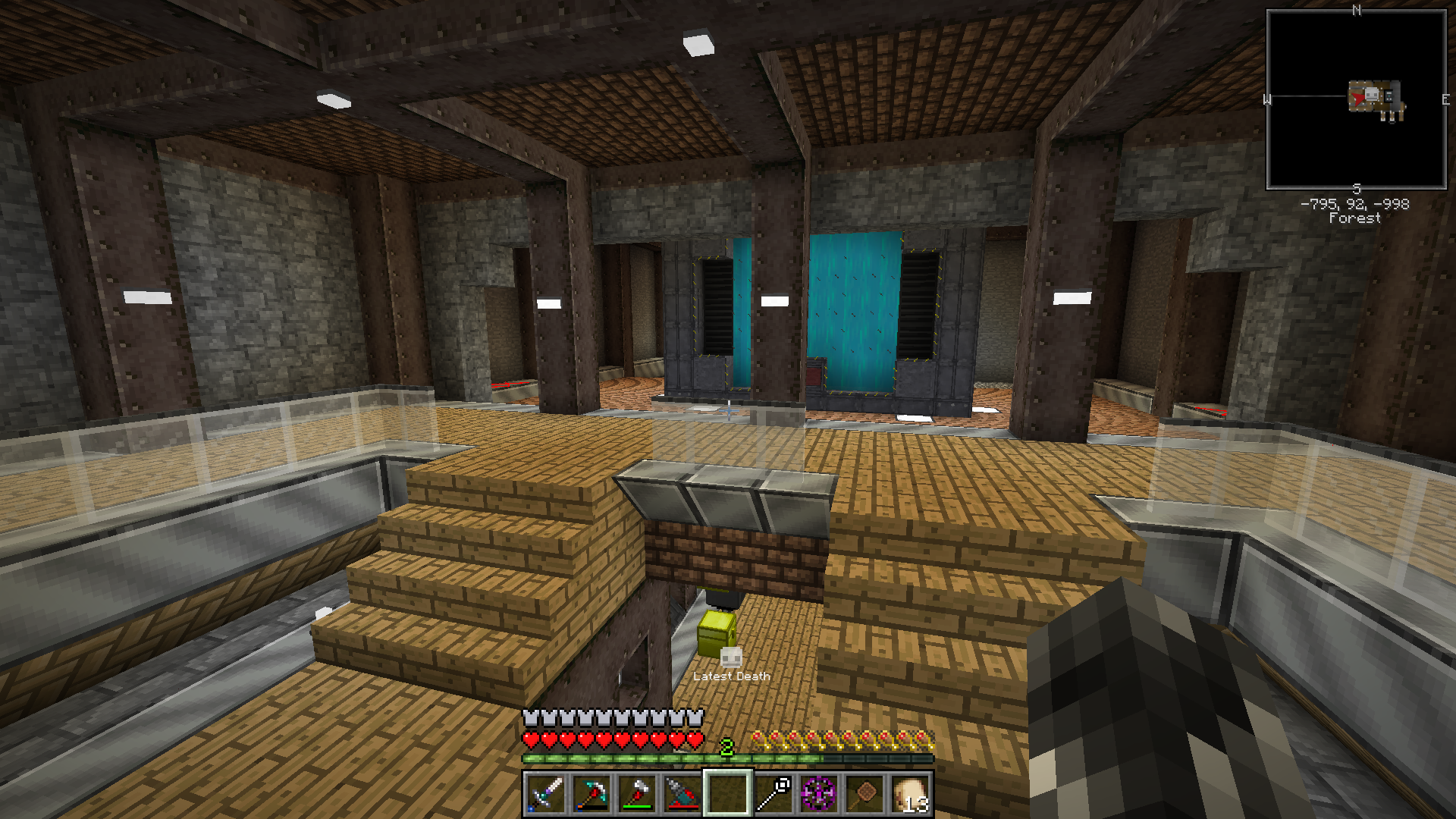
Task: Choose the brown paddle item slot
Action: [864, 794]
